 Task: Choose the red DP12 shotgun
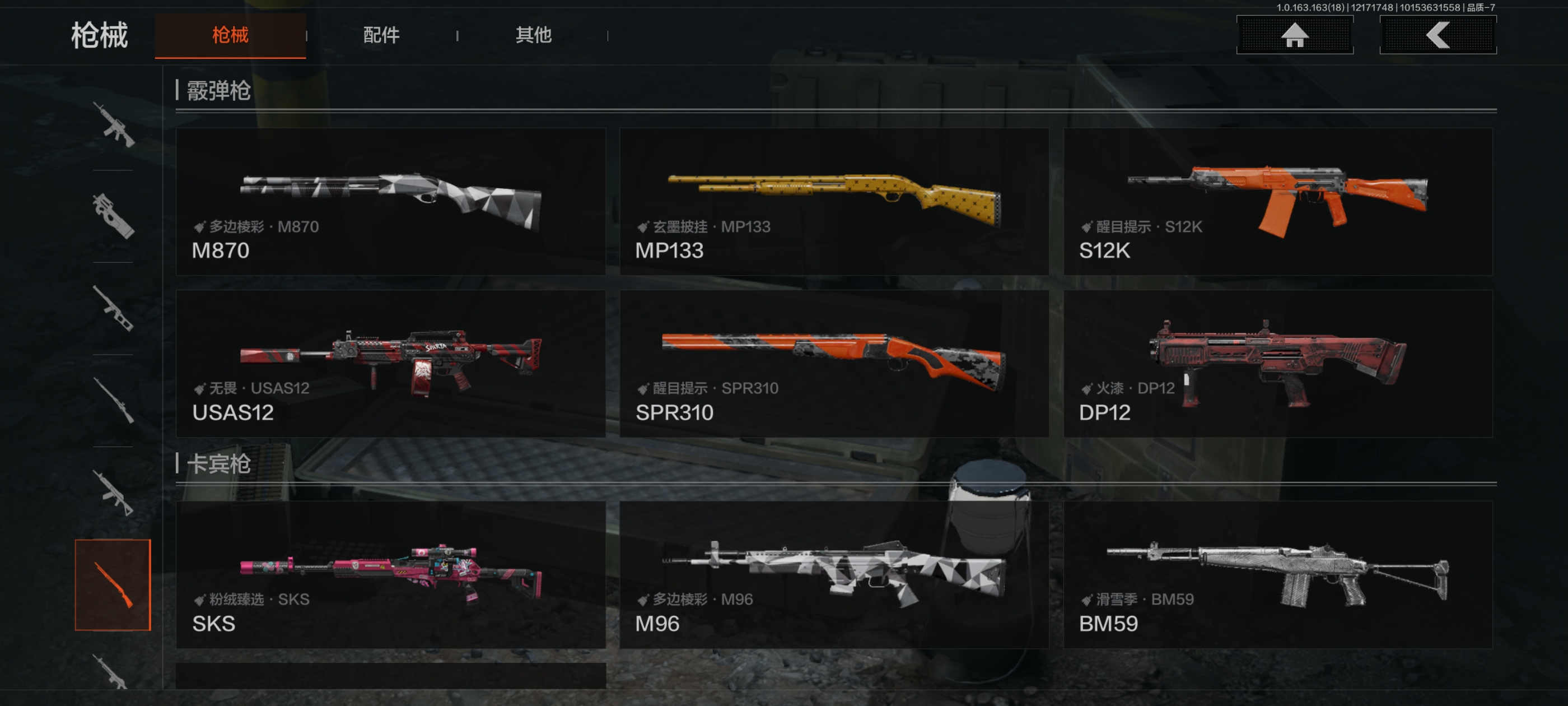tap(1277, 364)
